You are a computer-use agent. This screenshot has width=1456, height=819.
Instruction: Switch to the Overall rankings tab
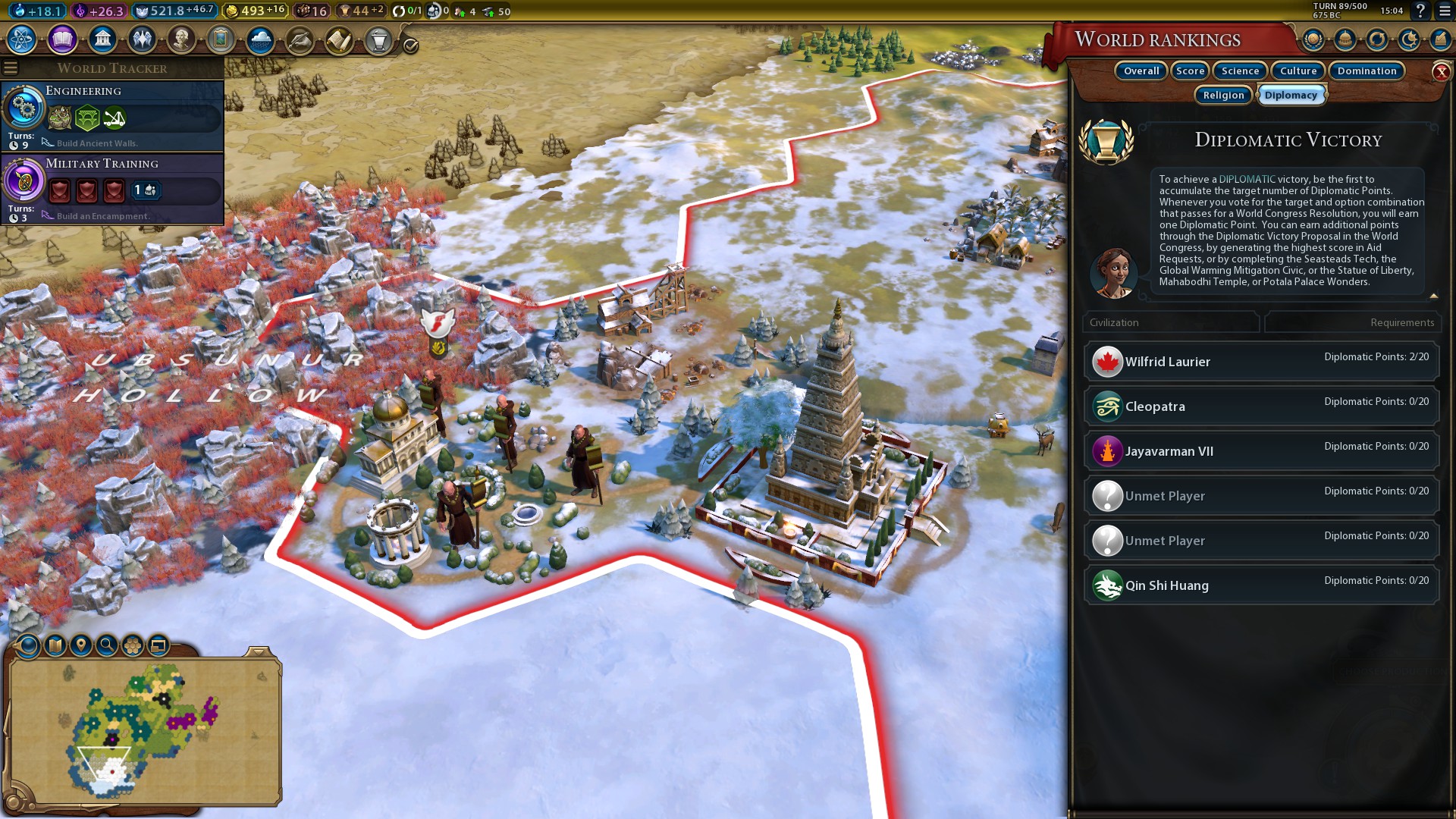coord(1141,71)
